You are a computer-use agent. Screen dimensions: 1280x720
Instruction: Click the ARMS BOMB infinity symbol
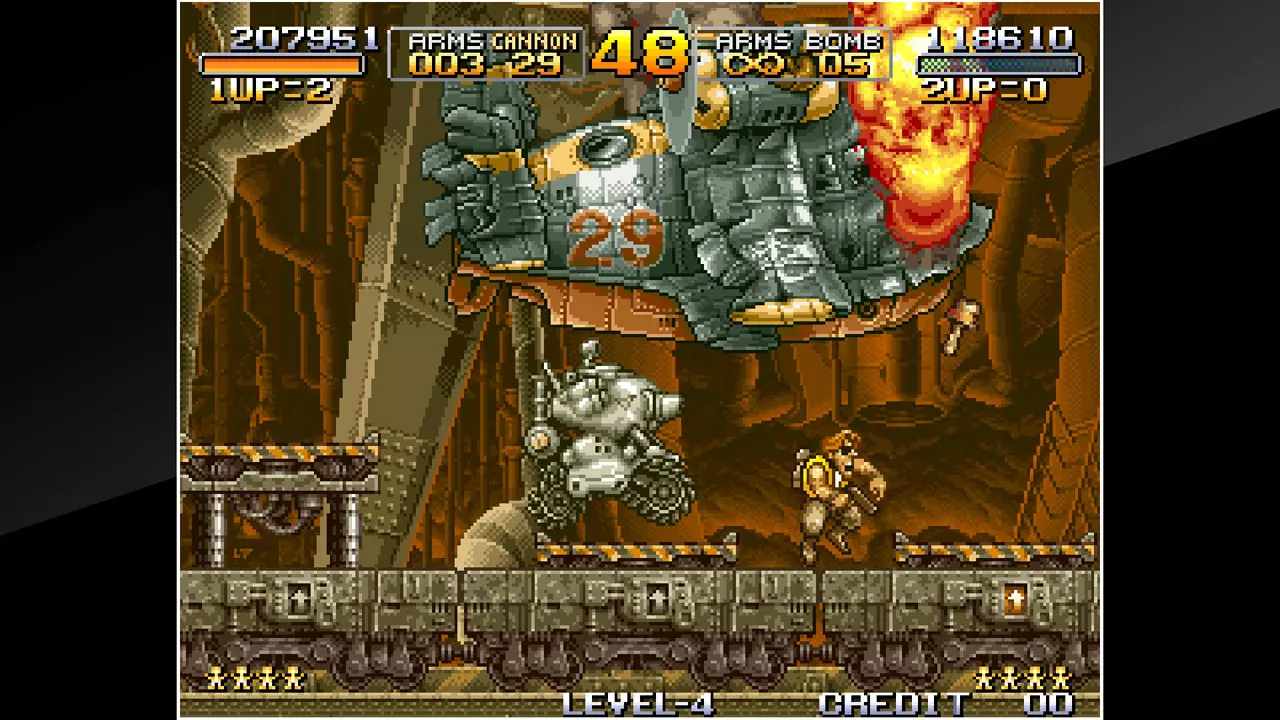point(754,64)
